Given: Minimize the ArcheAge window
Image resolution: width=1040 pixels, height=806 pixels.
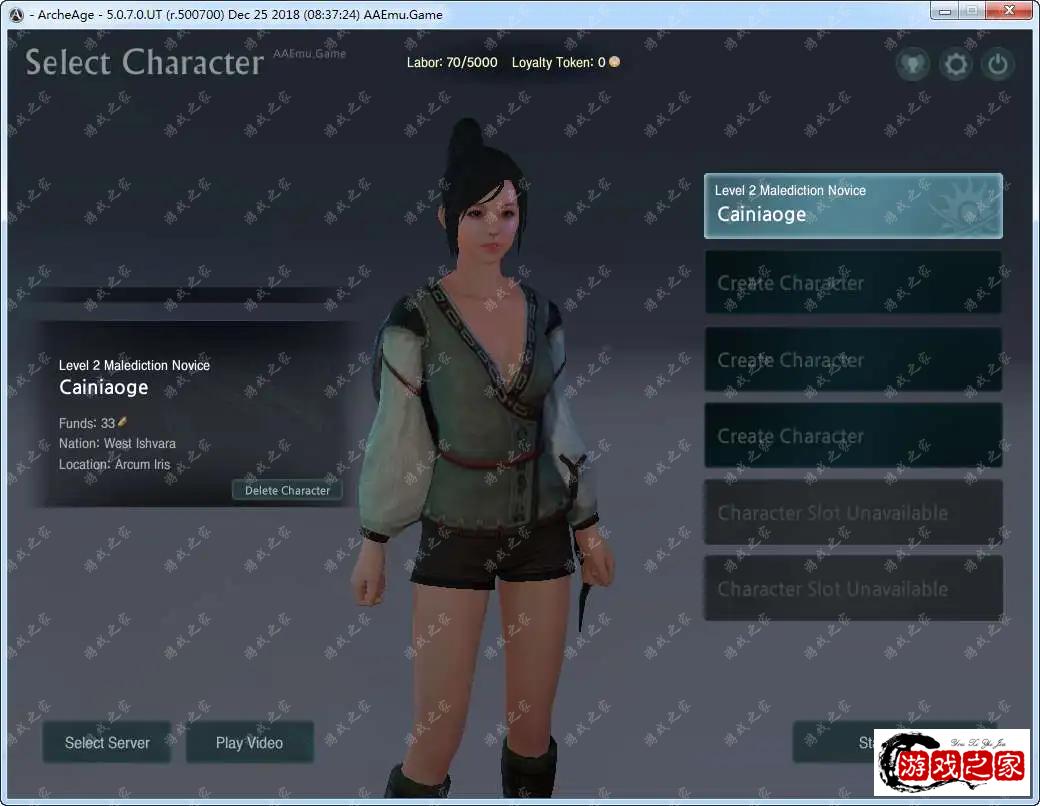Looking at the screenshot, I should tap(944, 12).
